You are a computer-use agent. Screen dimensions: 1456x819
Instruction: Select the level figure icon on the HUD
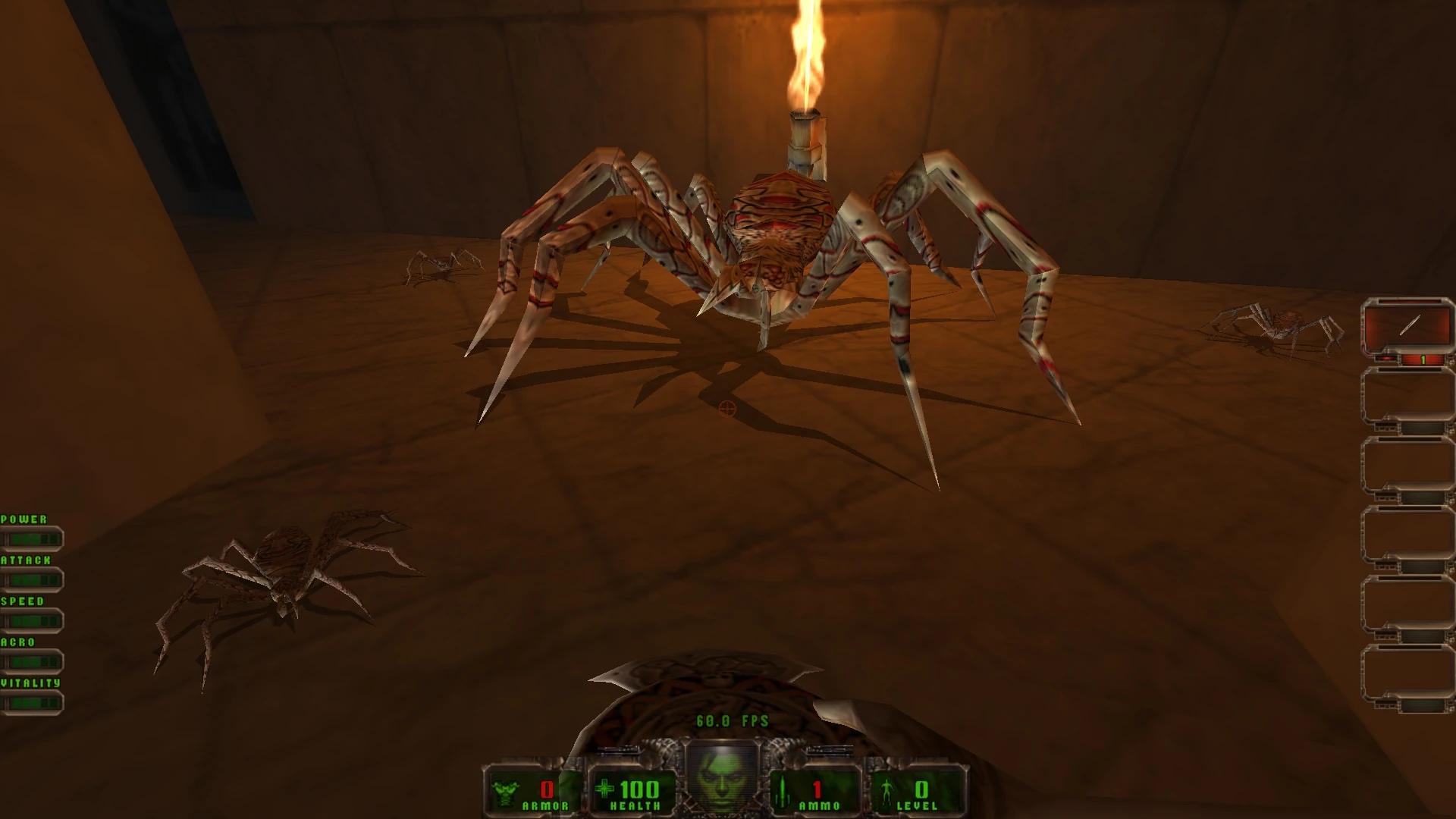pyautogui.click(x=886, y=790)
